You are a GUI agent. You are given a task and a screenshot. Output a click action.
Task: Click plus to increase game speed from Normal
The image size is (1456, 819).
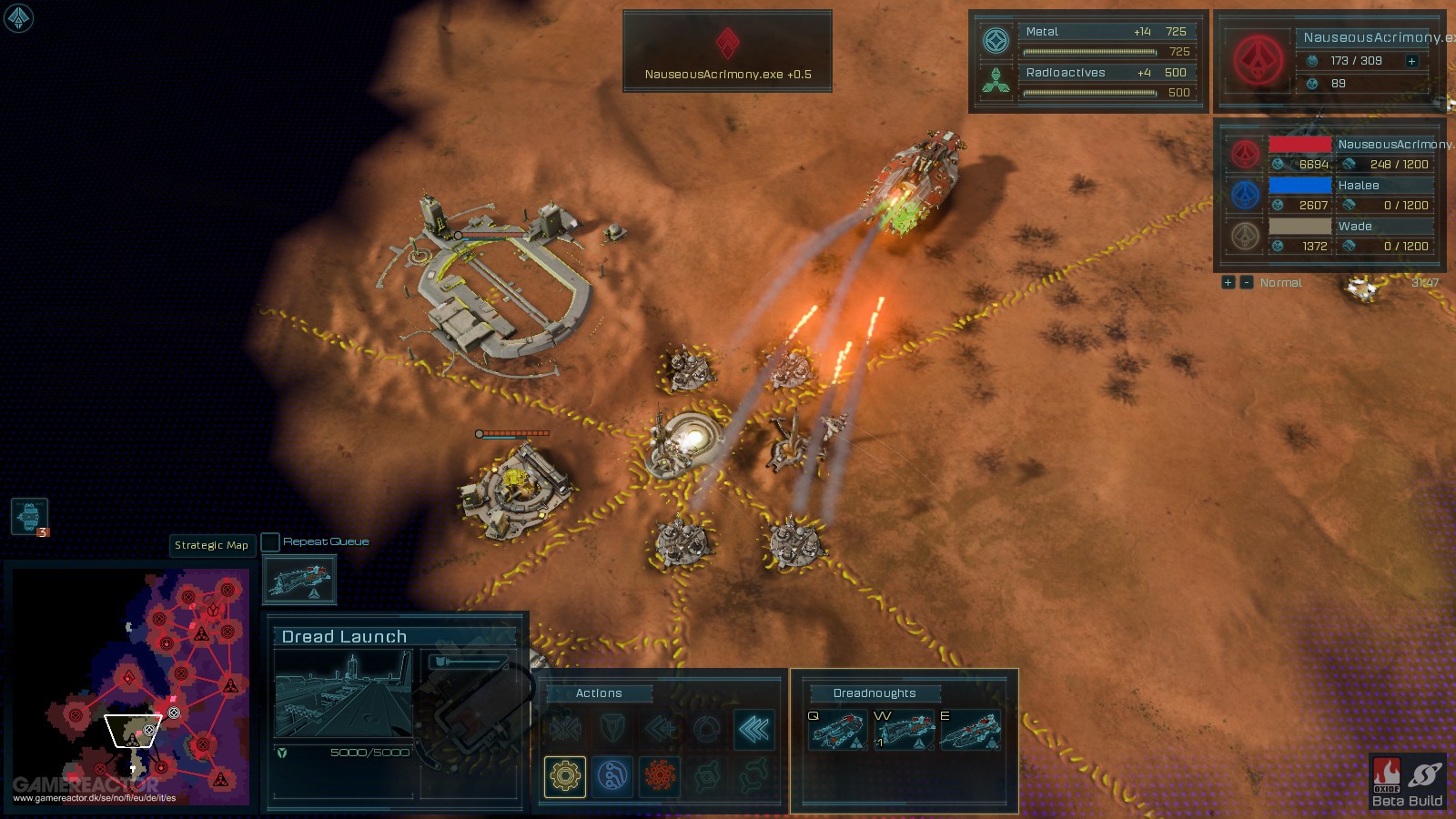tap(1228, 282)
